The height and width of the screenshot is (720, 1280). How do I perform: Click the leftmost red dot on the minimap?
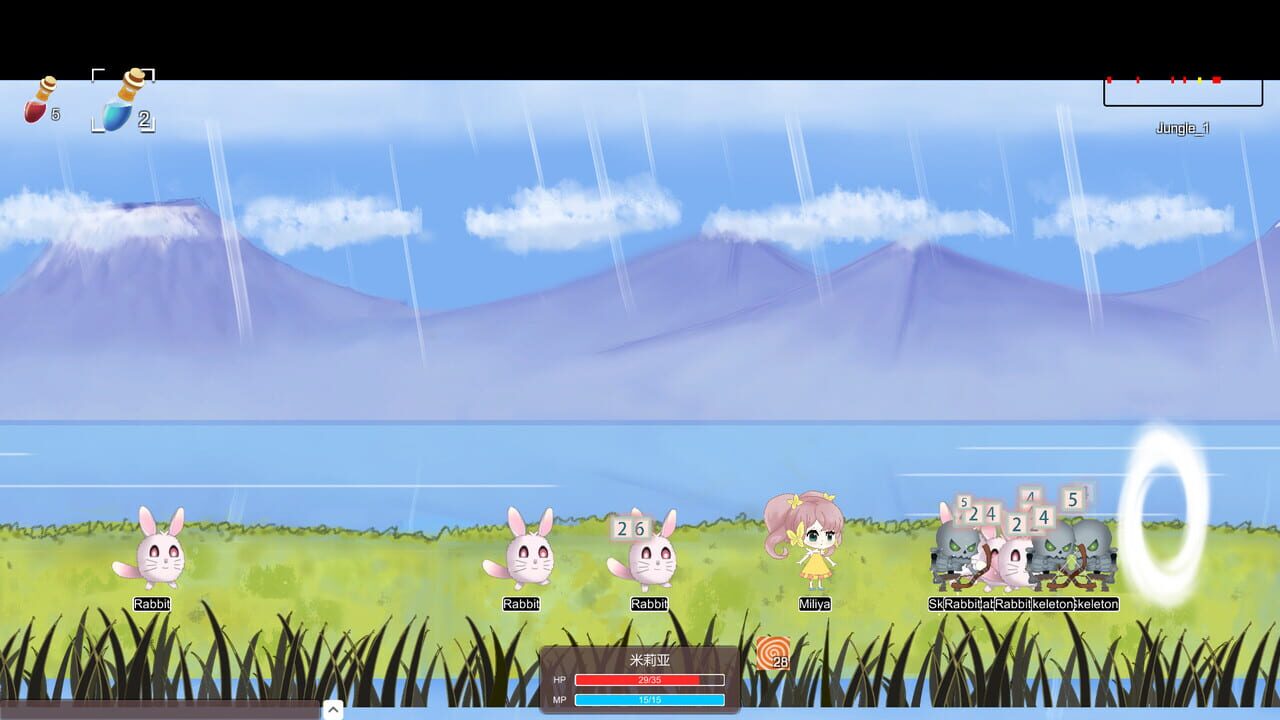click(x=1109, y=80)
